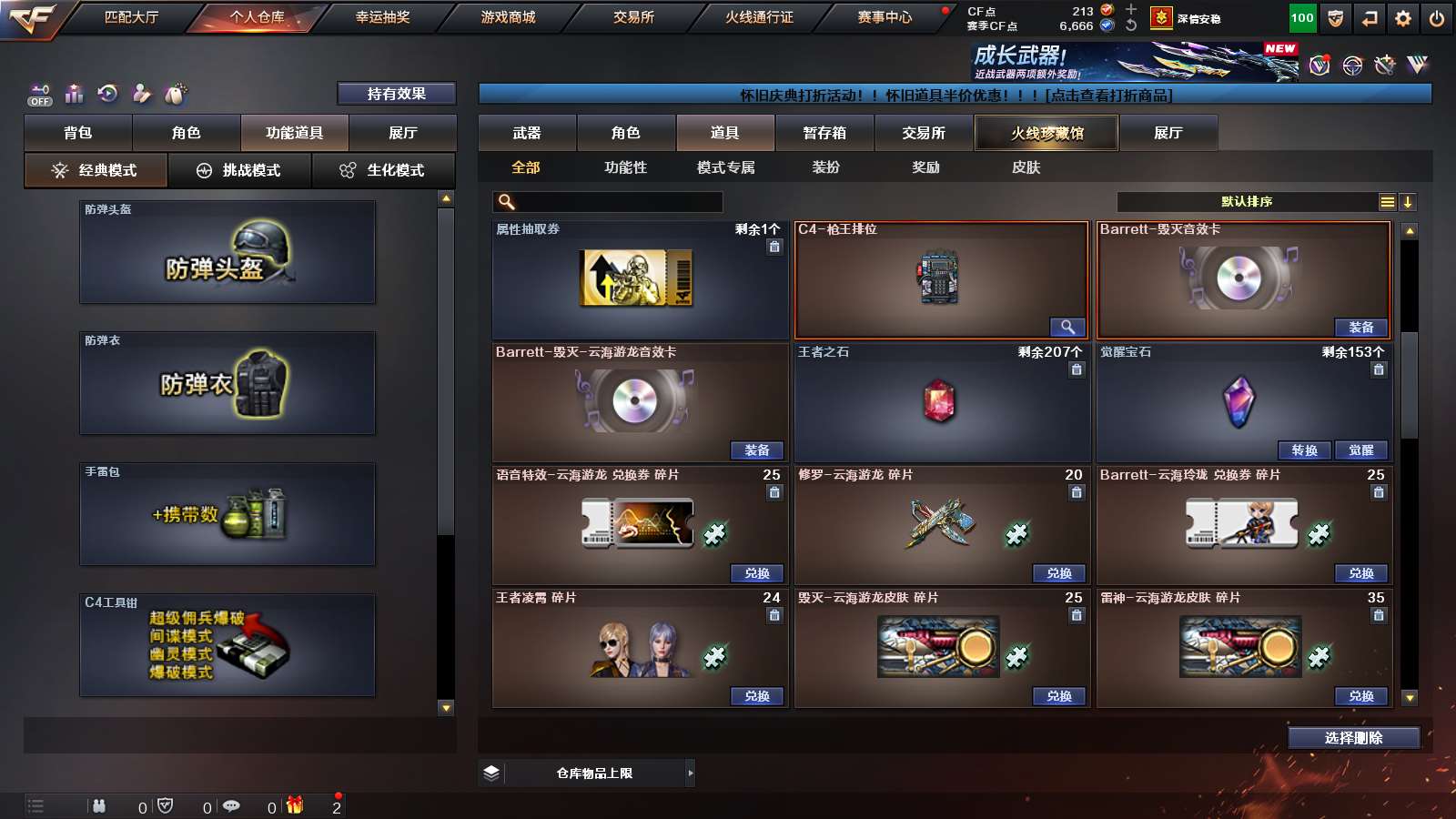
Task: Click the shield security icon near settings
Action: (x=1336, y=16)
